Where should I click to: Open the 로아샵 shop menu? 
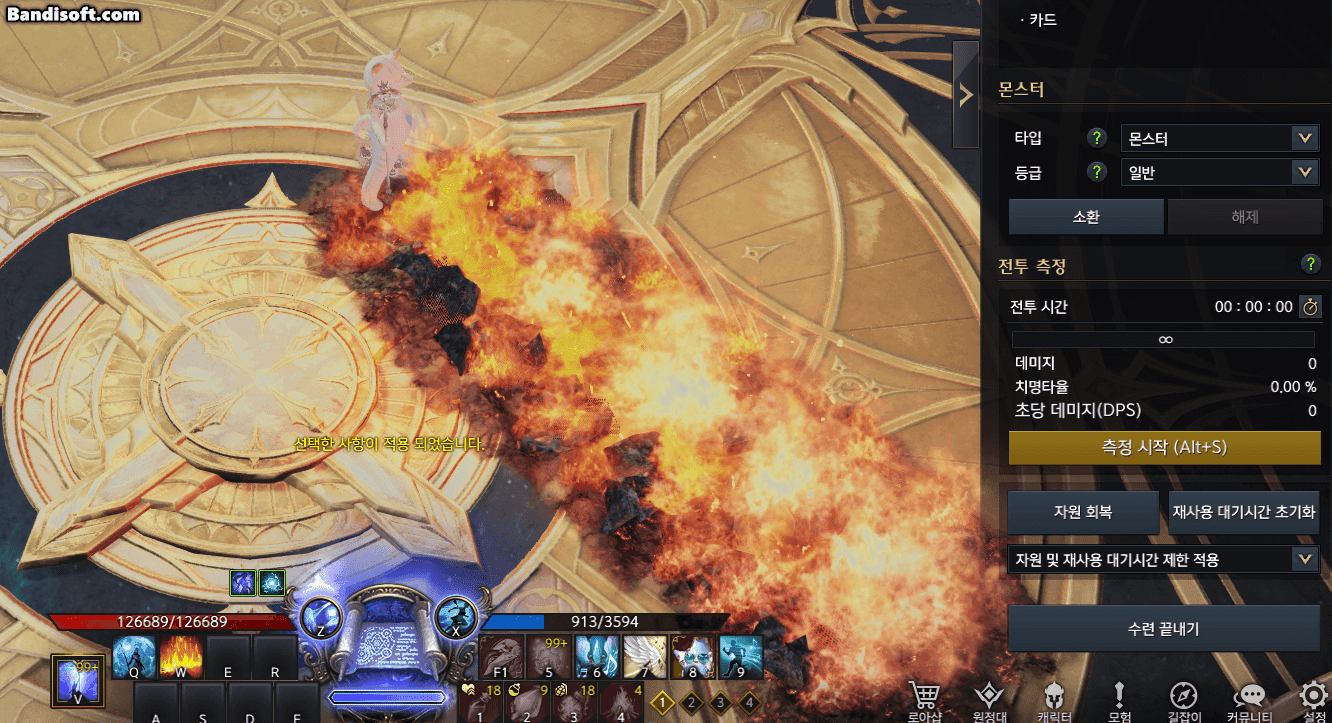pyautogui.click(x=924, y=702)
